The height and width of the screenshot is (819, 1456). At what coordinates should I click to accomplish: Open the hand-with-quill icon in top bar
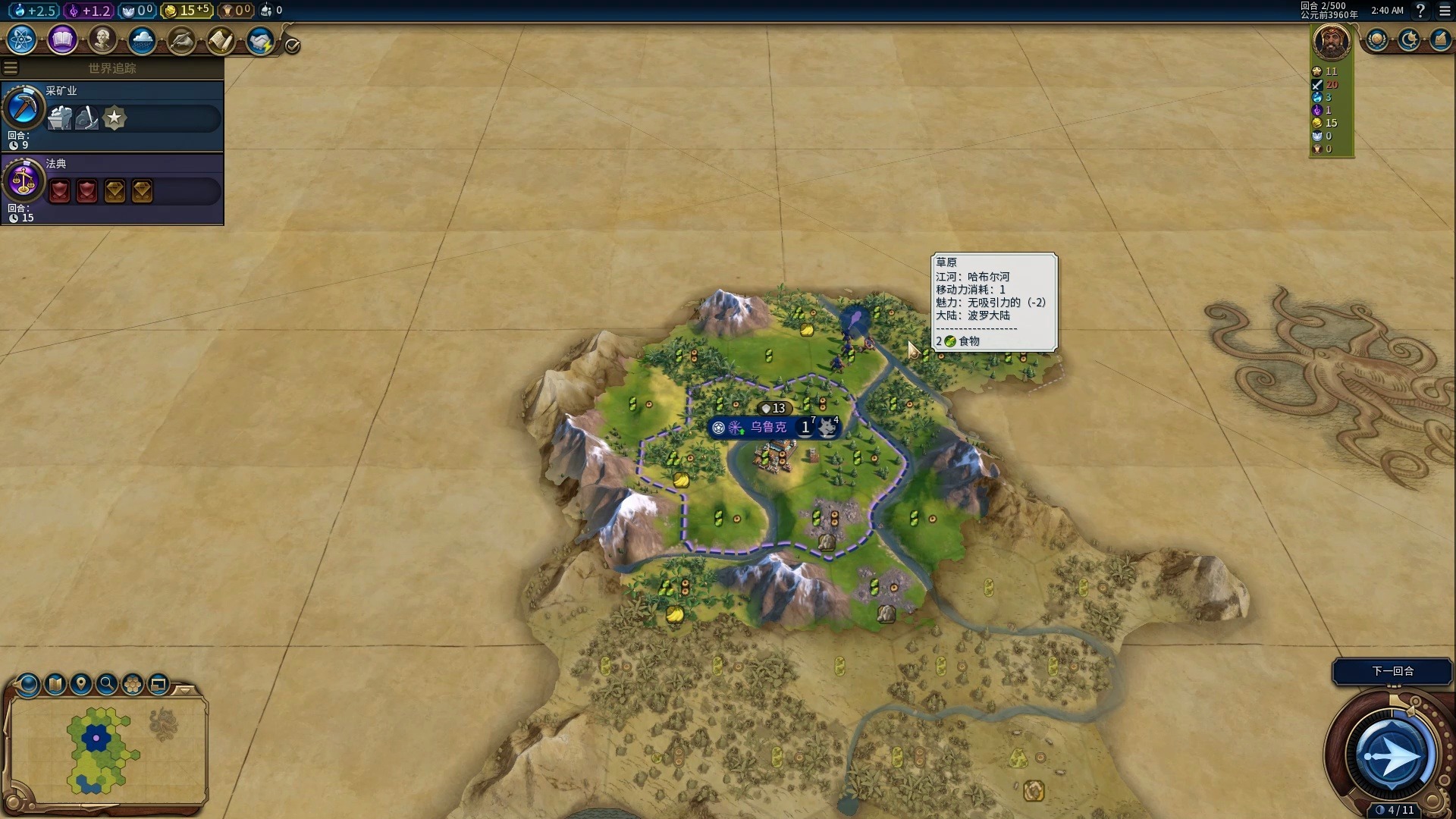point(181,39)
